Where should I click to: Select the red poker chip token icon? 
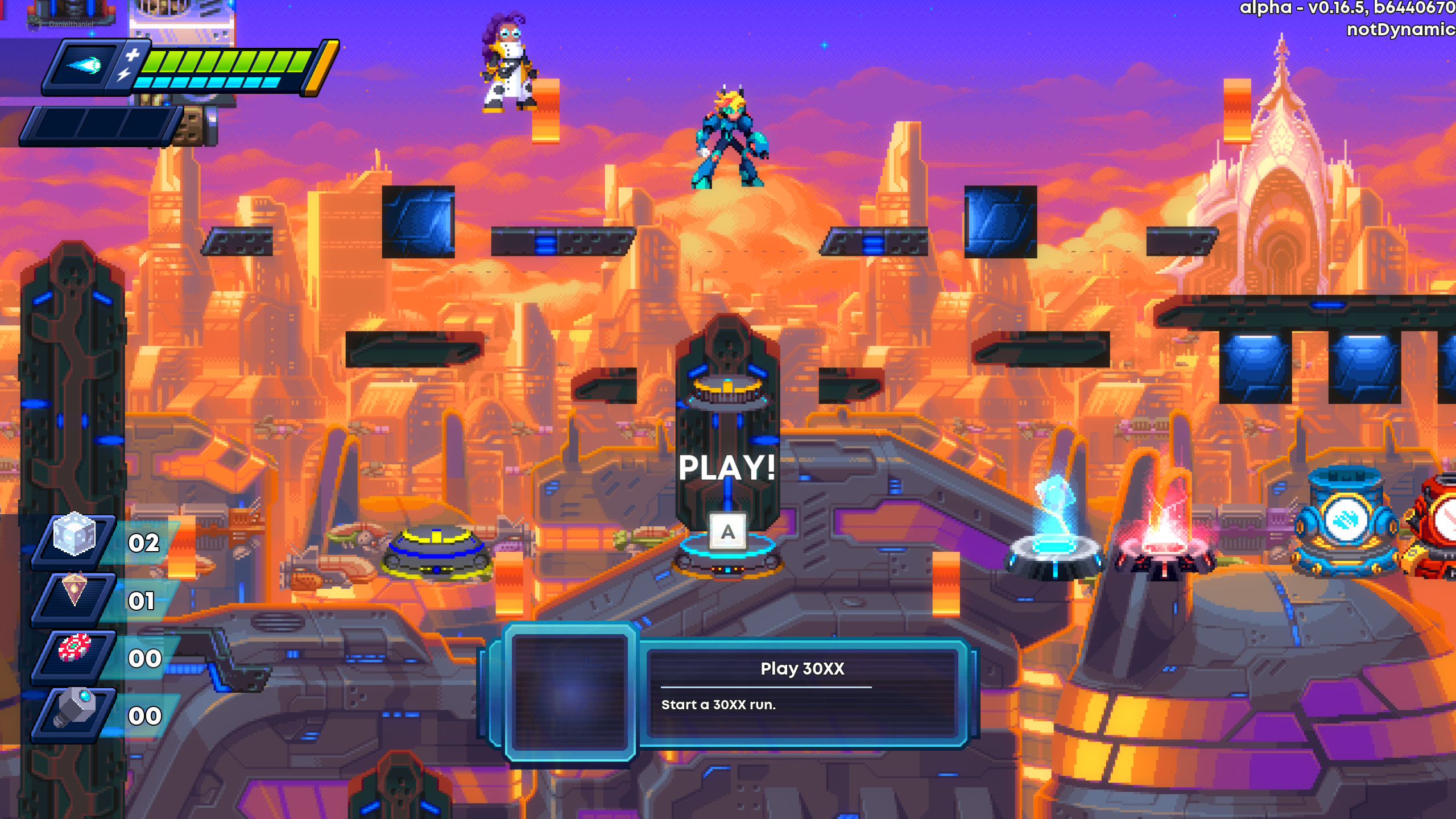click(75, 648)
